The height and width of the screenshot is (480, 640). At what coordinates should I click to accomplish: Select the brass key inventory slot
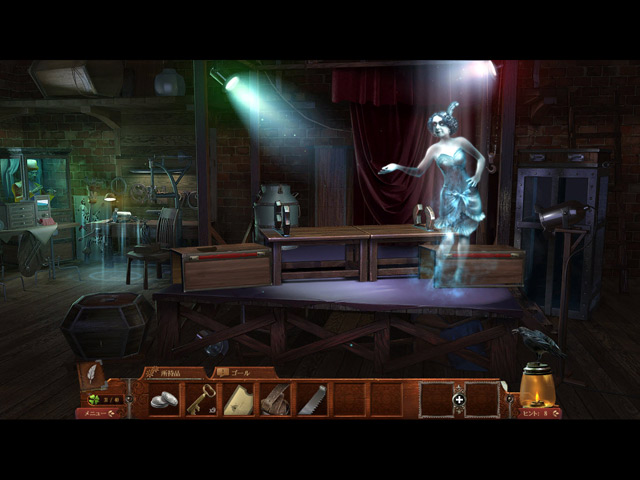pos(201,399)
